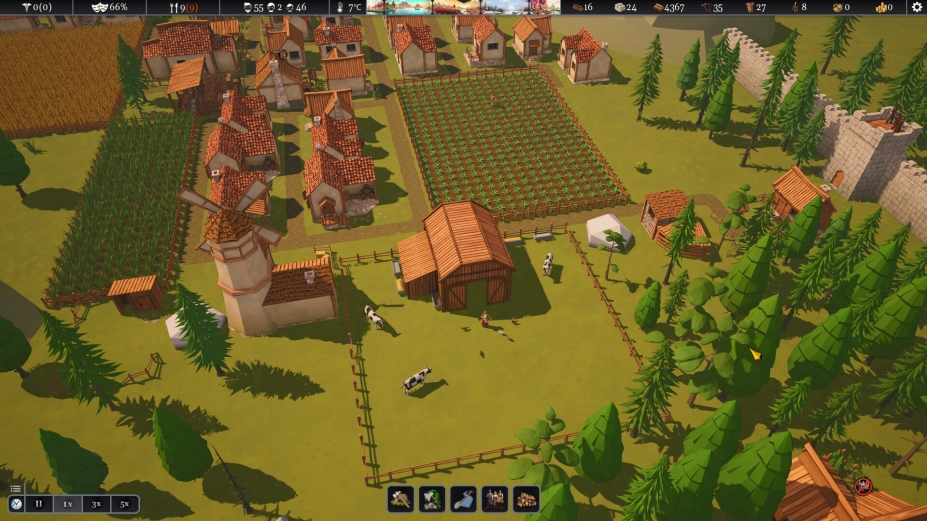Open the stacked logs resources panel
Viewport: 927px width, 521px height.
[x=526, y=498]
